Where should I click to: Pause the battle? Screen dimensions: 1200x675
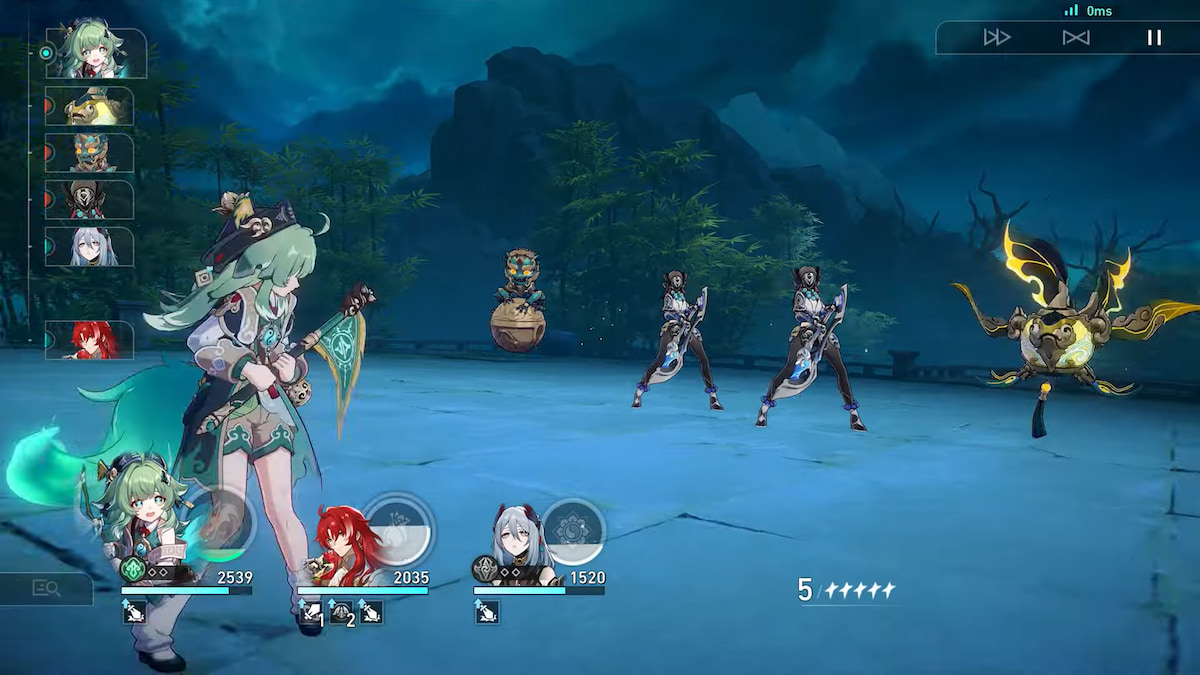[1154, 38]
